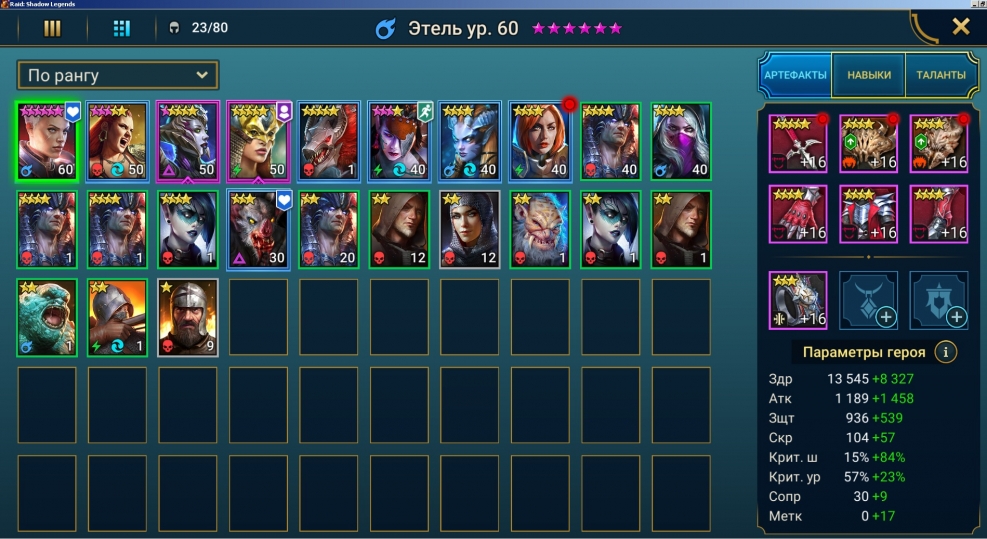Switch to the 'Навыки' tab

pyautogui.click(x=868, y=75)
